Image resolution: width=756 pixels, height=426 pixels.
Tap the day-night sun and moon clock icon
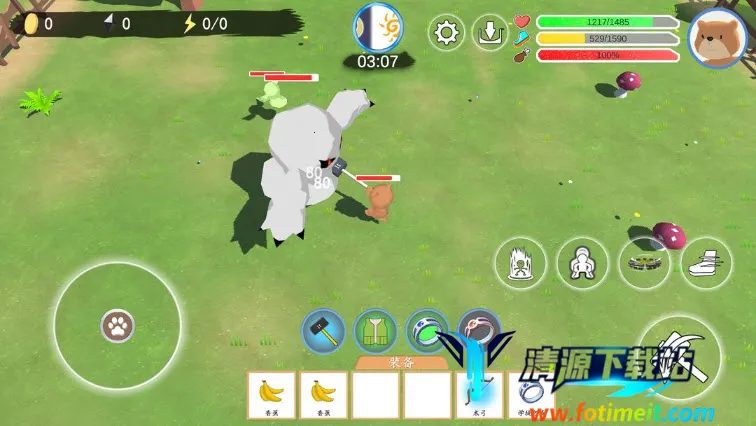(378, 28)
